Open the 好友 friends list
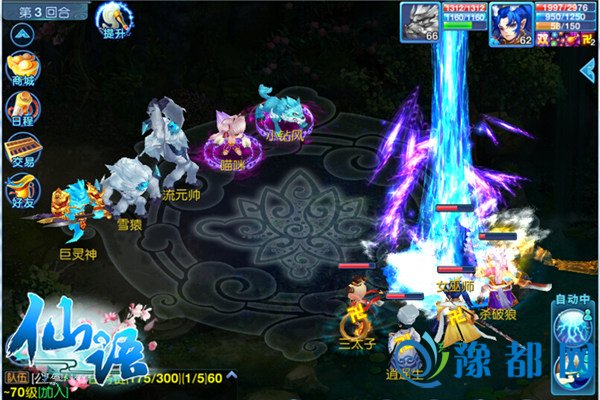This screenshot has width=600, height=400. [x=21, y=190]
